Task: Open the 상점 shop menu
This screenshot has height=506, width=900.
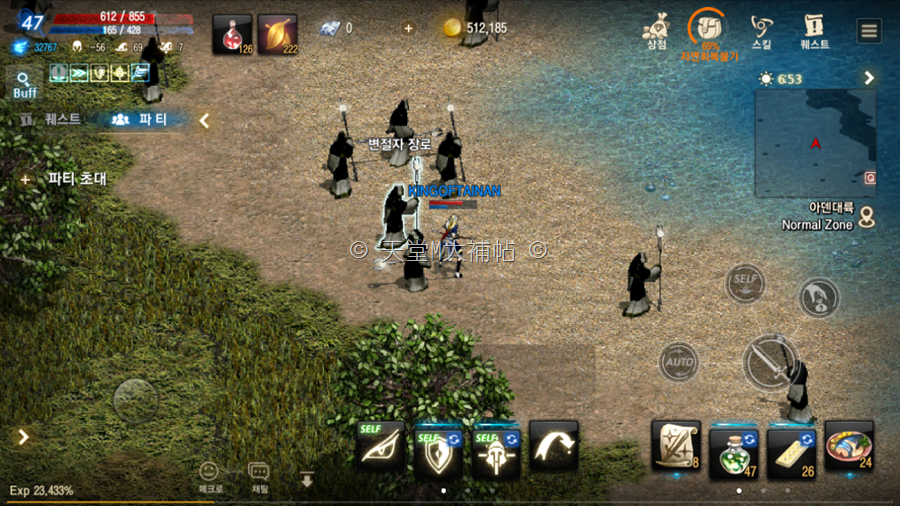Action: pos(656,31)
